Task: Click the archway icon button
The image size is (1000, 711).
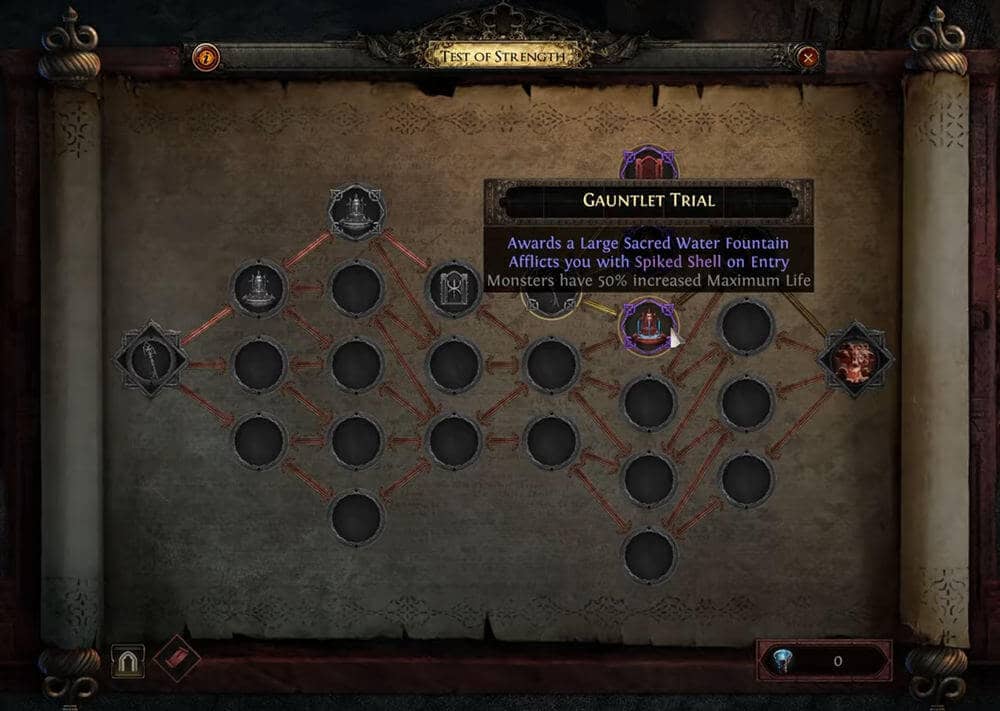Action: click(128, 660)
